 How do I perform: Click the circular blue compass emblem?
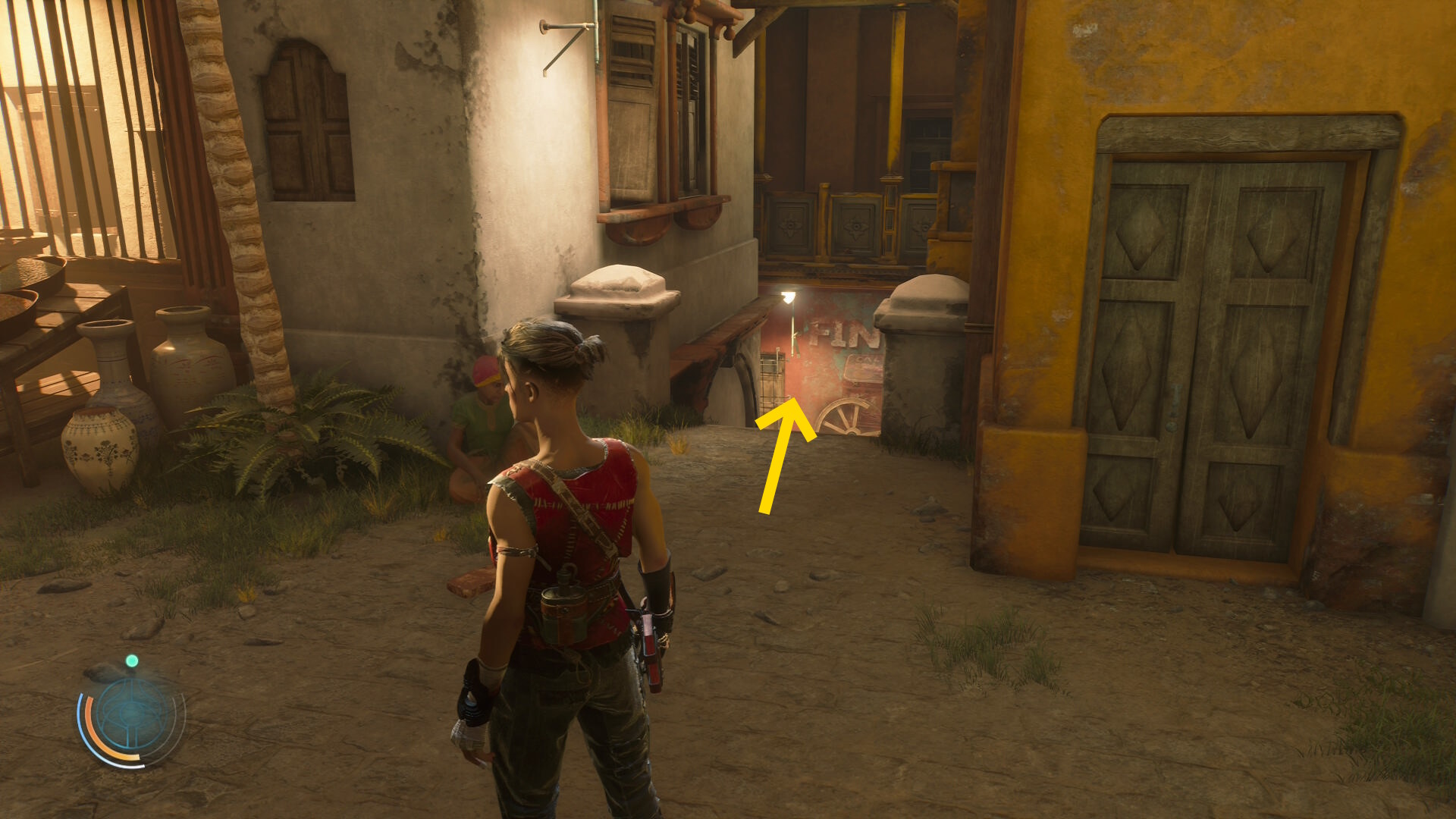tap(133, 715)
